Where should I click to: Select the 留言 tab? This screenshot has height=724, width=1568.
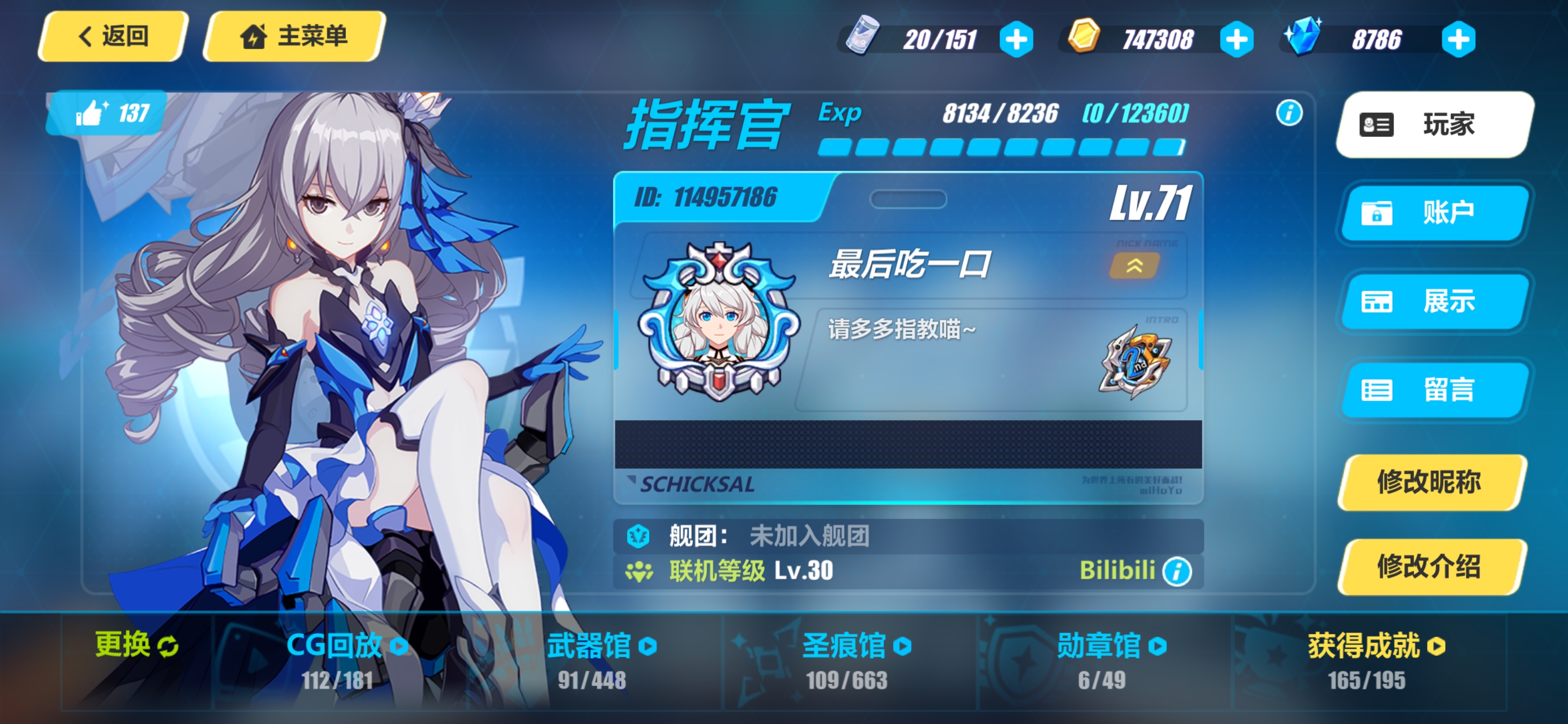coord(1434,390)
